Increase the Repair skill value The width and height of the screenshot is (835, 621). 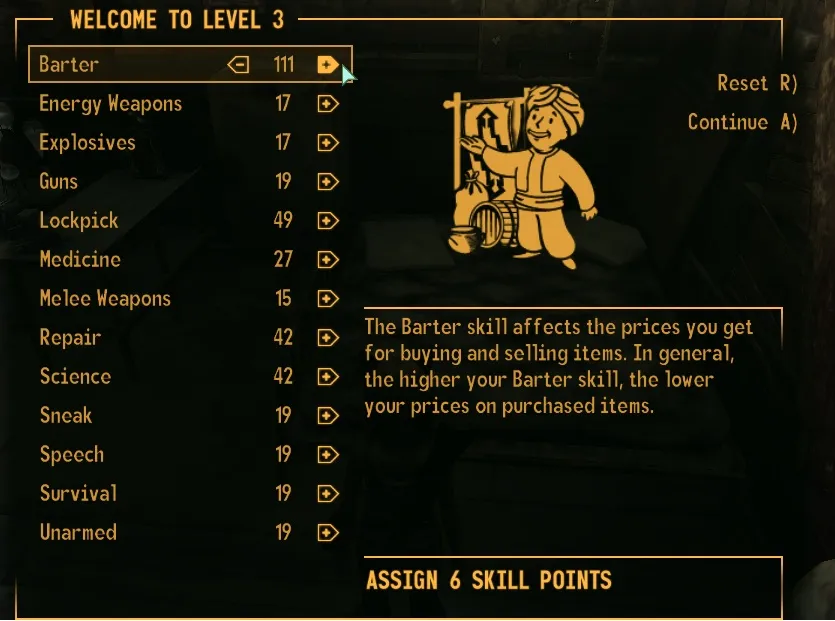coord(327,338)
